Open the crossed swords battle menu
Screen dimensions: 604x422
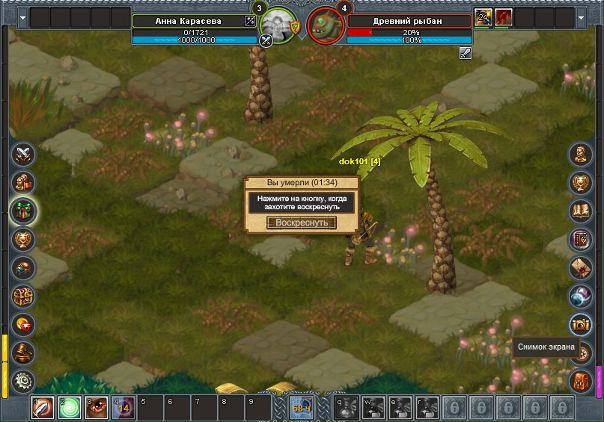23,154
